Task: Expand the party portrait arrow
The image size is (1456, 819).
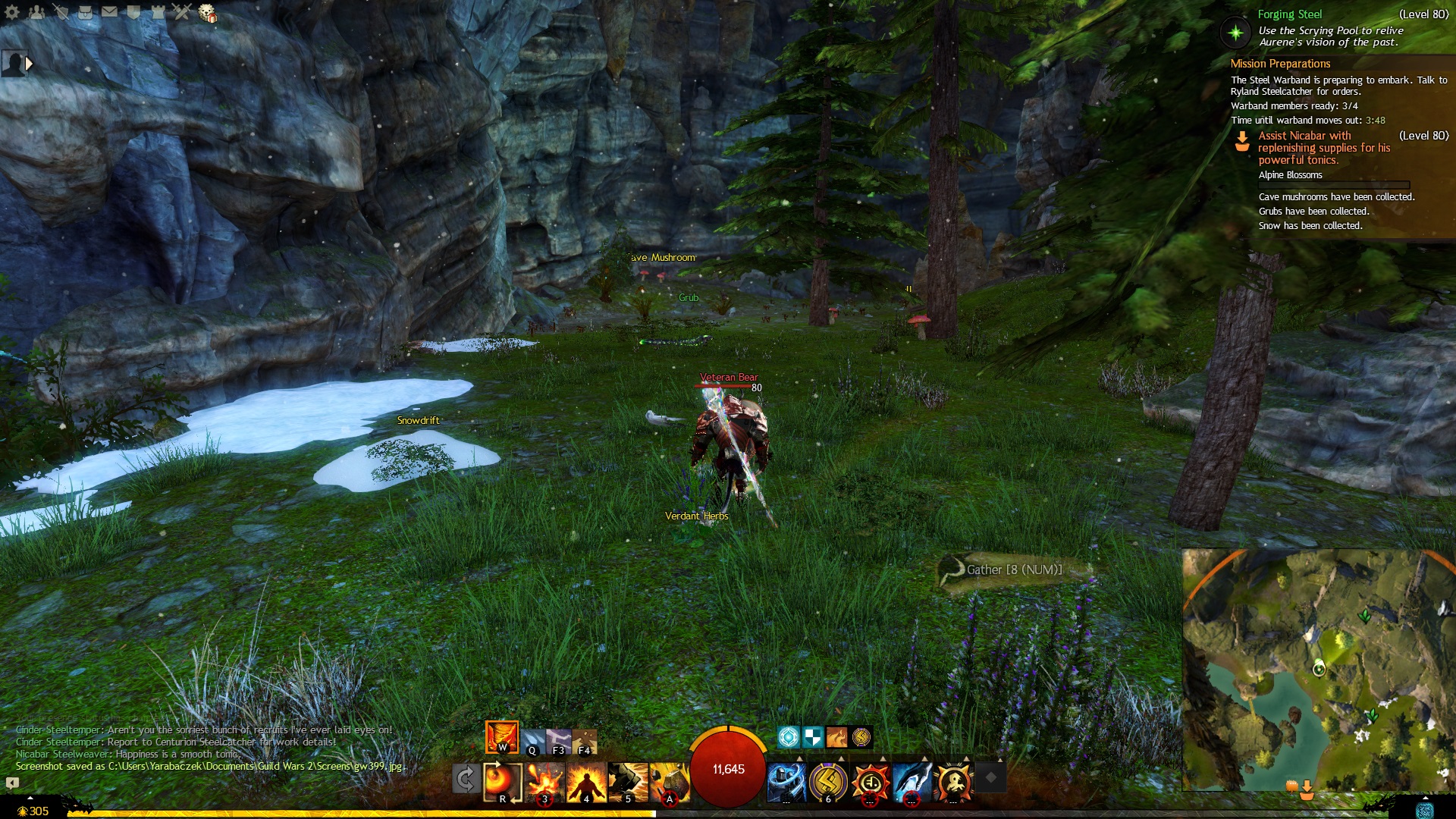Action: pos(30,64)
